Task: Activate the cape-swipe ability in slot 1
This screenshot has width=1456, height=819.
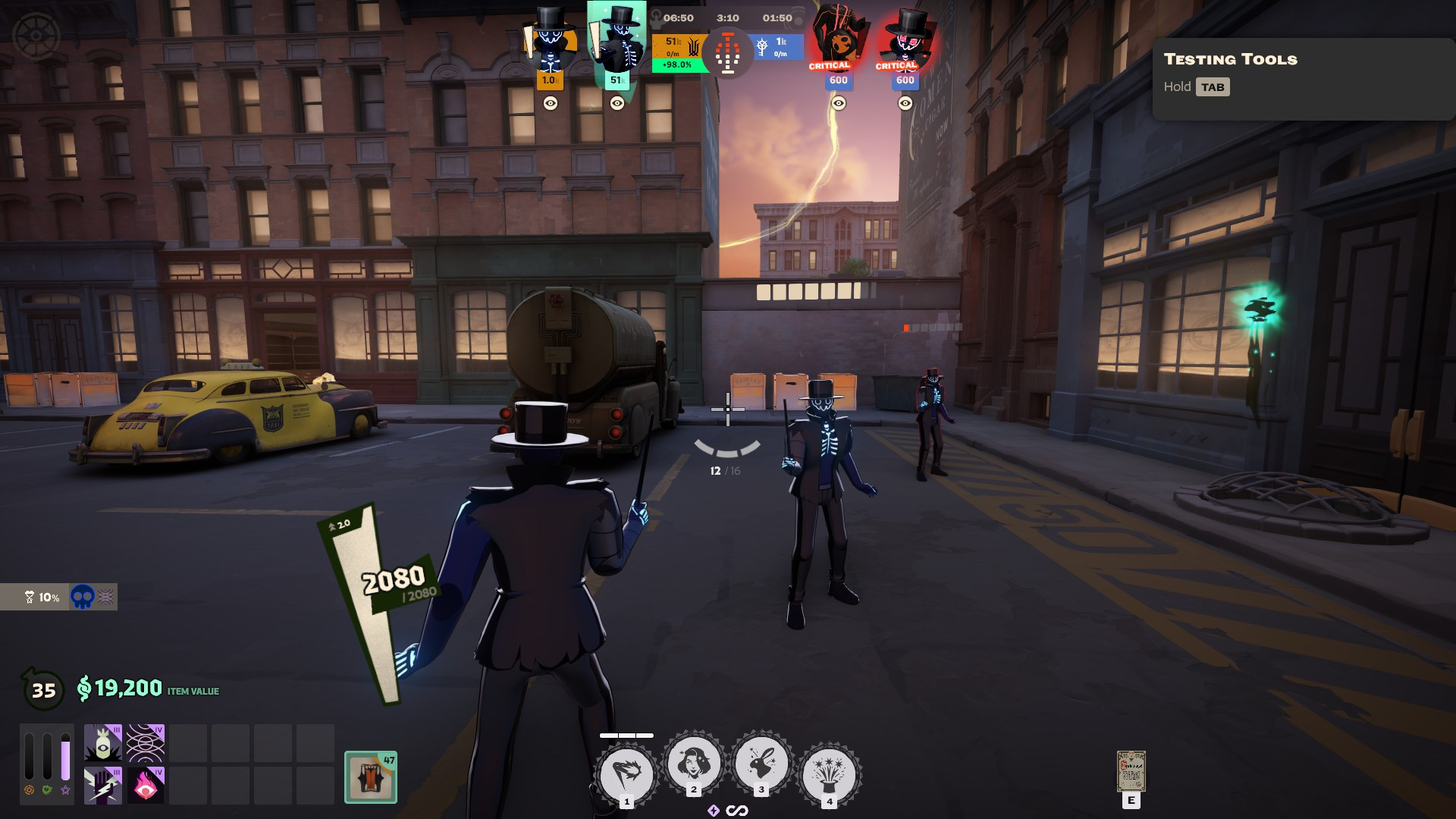Action: pyautogui.click(x=626, y=774)
